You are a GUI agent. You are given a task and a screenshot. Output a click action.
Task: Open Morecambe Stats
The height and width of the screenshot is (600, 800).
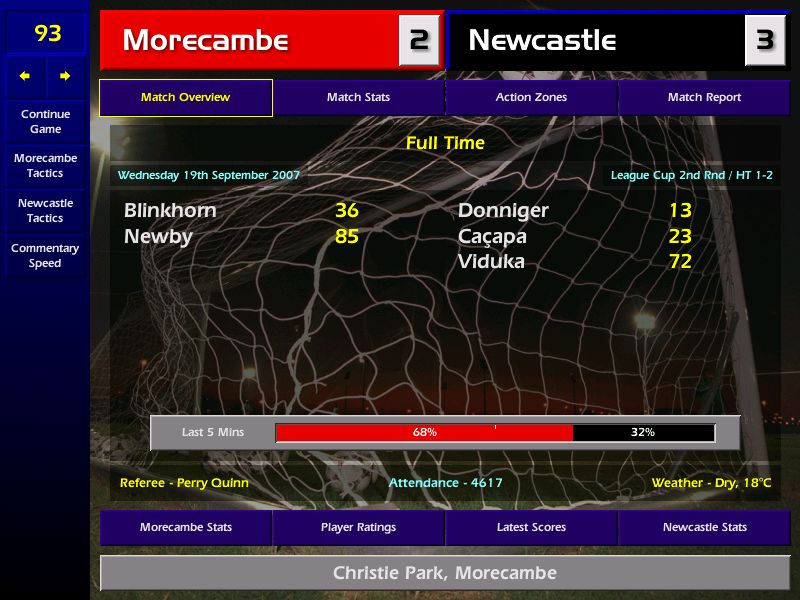[186, 527]
